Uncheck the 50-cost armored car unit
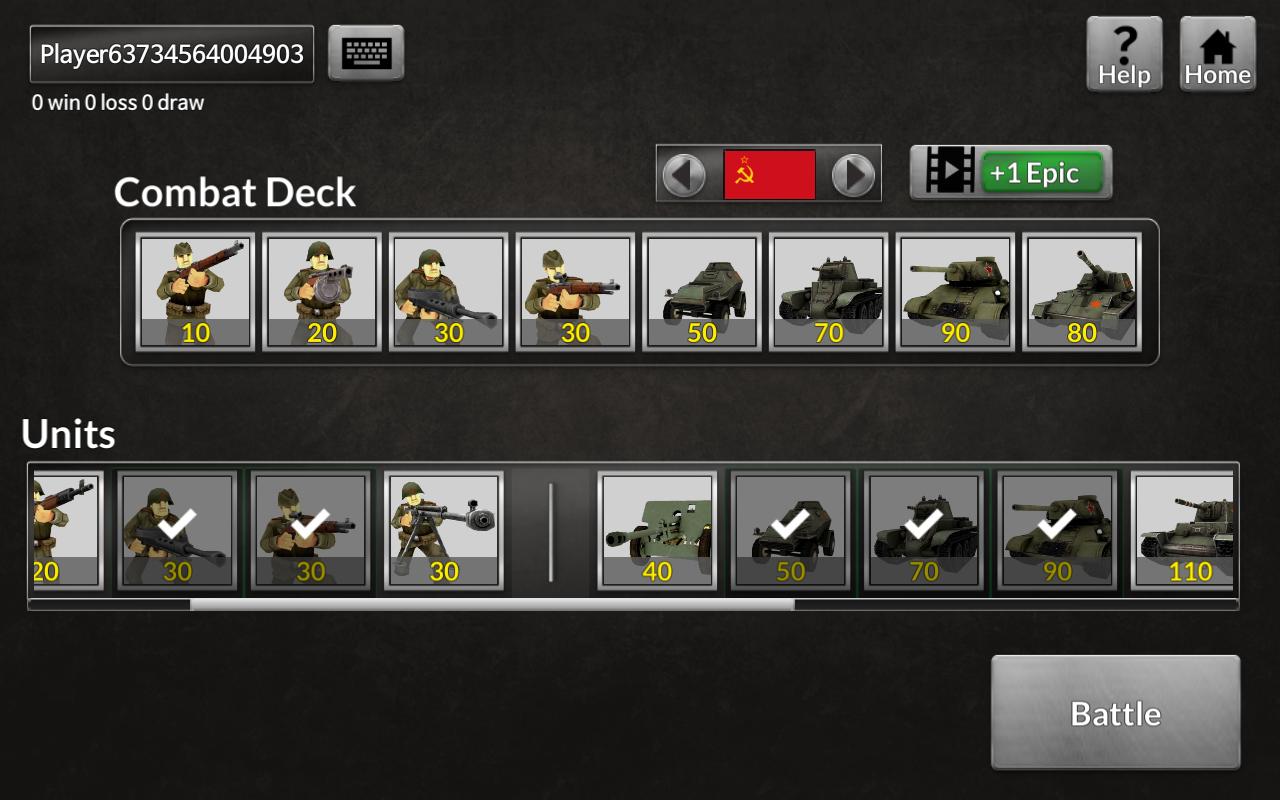Image resolution: width=1280 pixels, height=800 pixels. (x=790, y=530)
